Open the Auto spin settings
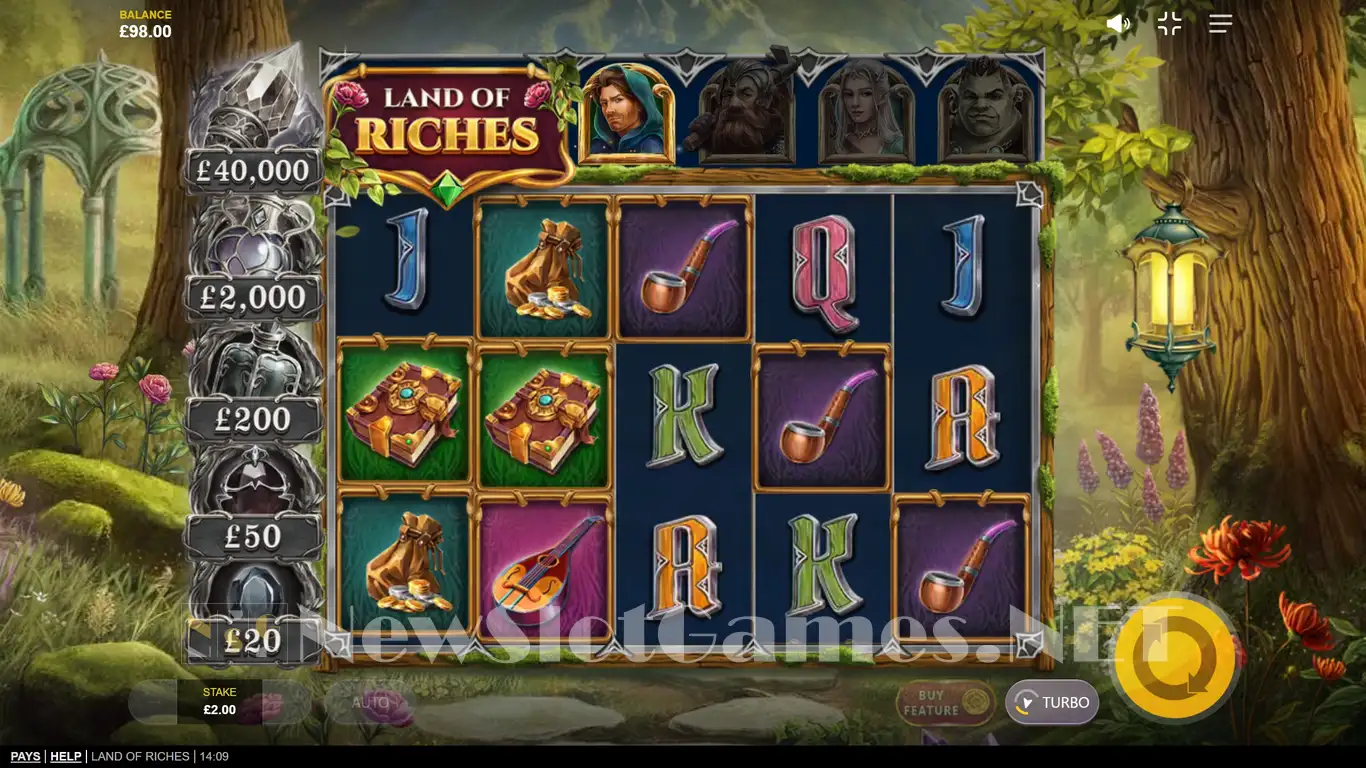Screen dimensions: 1366x768 [370, 702]
